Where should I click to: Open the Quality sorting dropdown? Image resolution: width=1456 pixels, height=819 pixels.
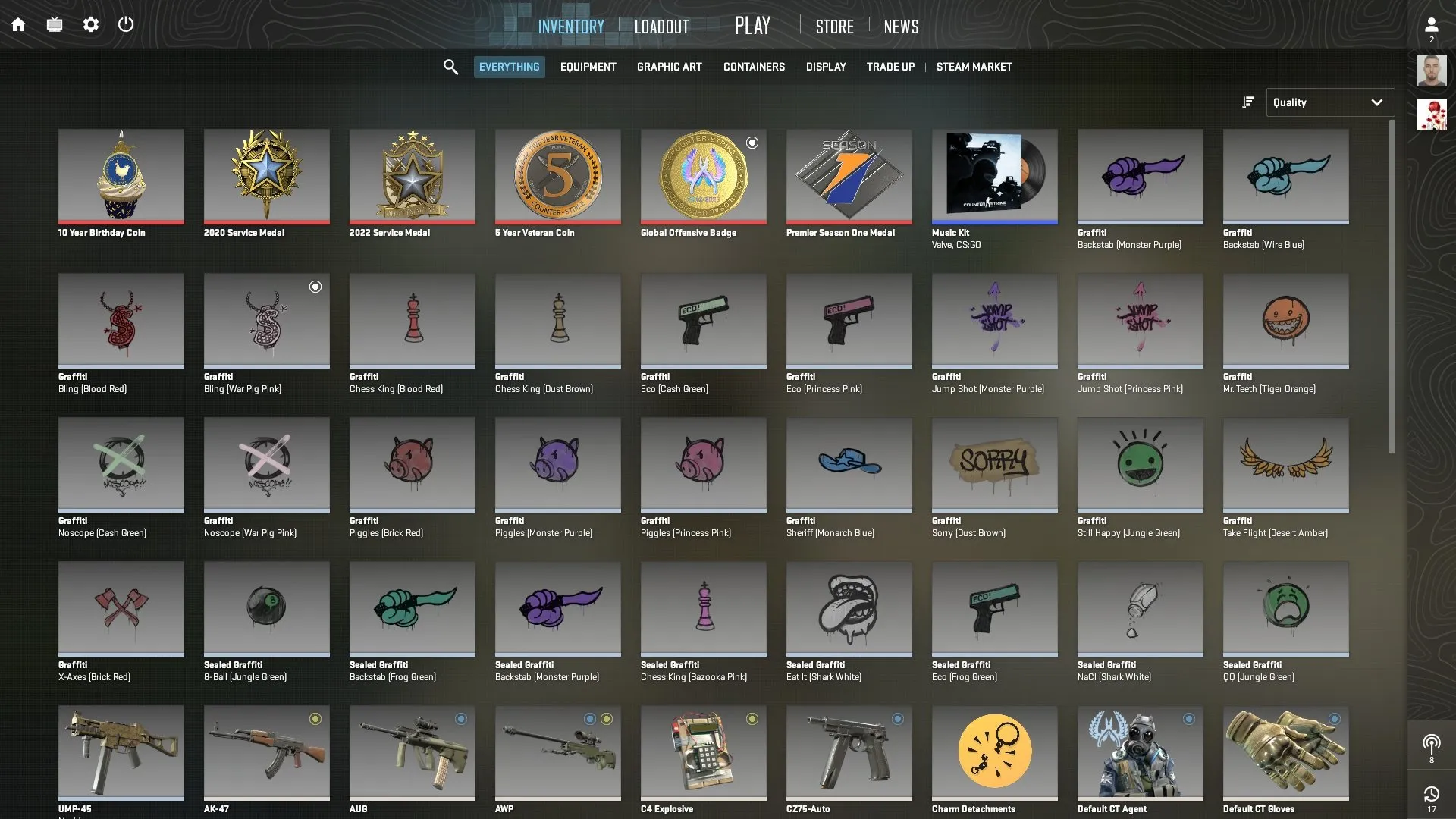[1329, 102]
